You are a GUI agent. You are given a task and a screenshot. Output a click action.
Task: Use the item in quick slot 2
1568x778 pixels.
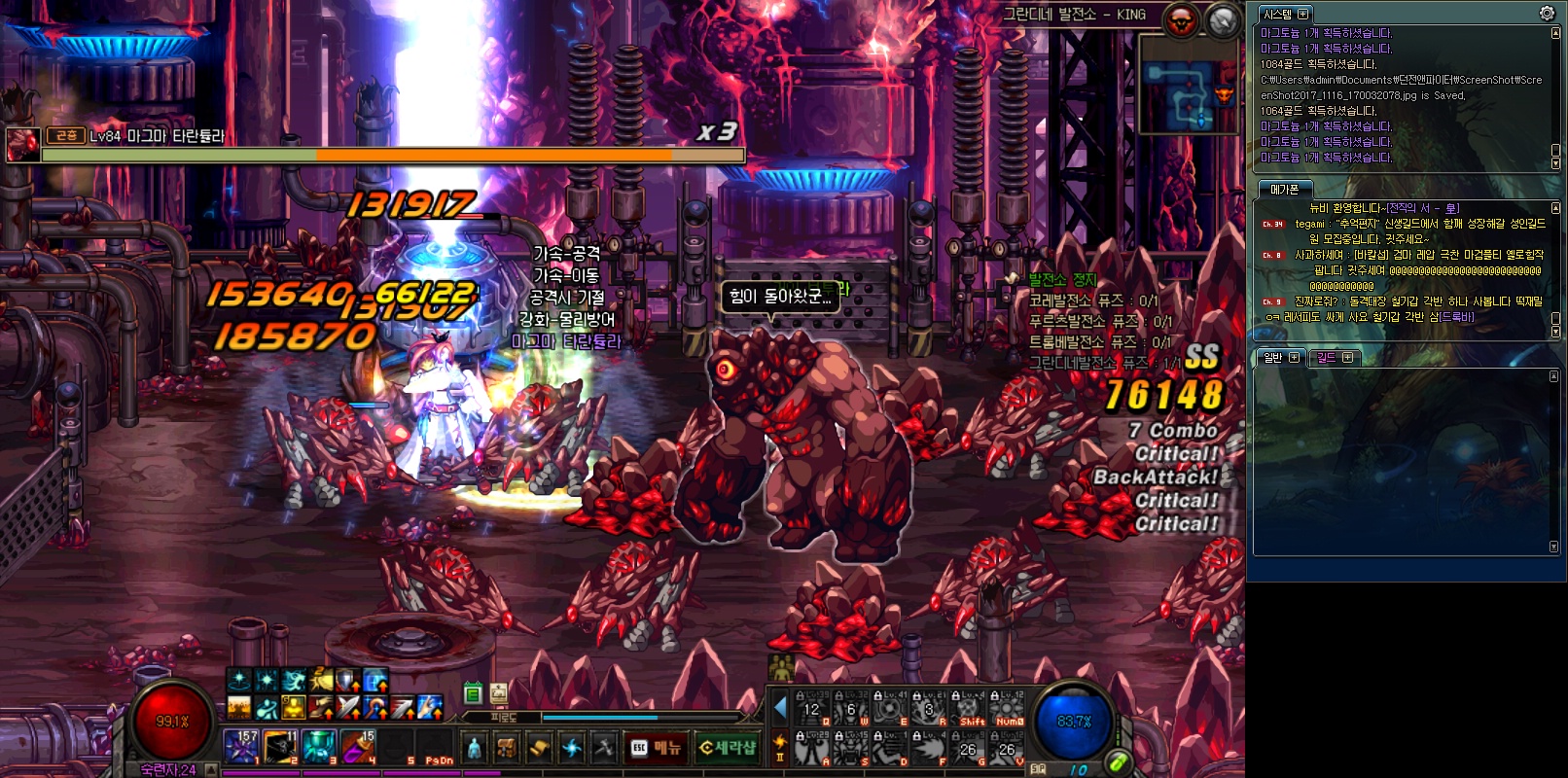coord(280,746)
